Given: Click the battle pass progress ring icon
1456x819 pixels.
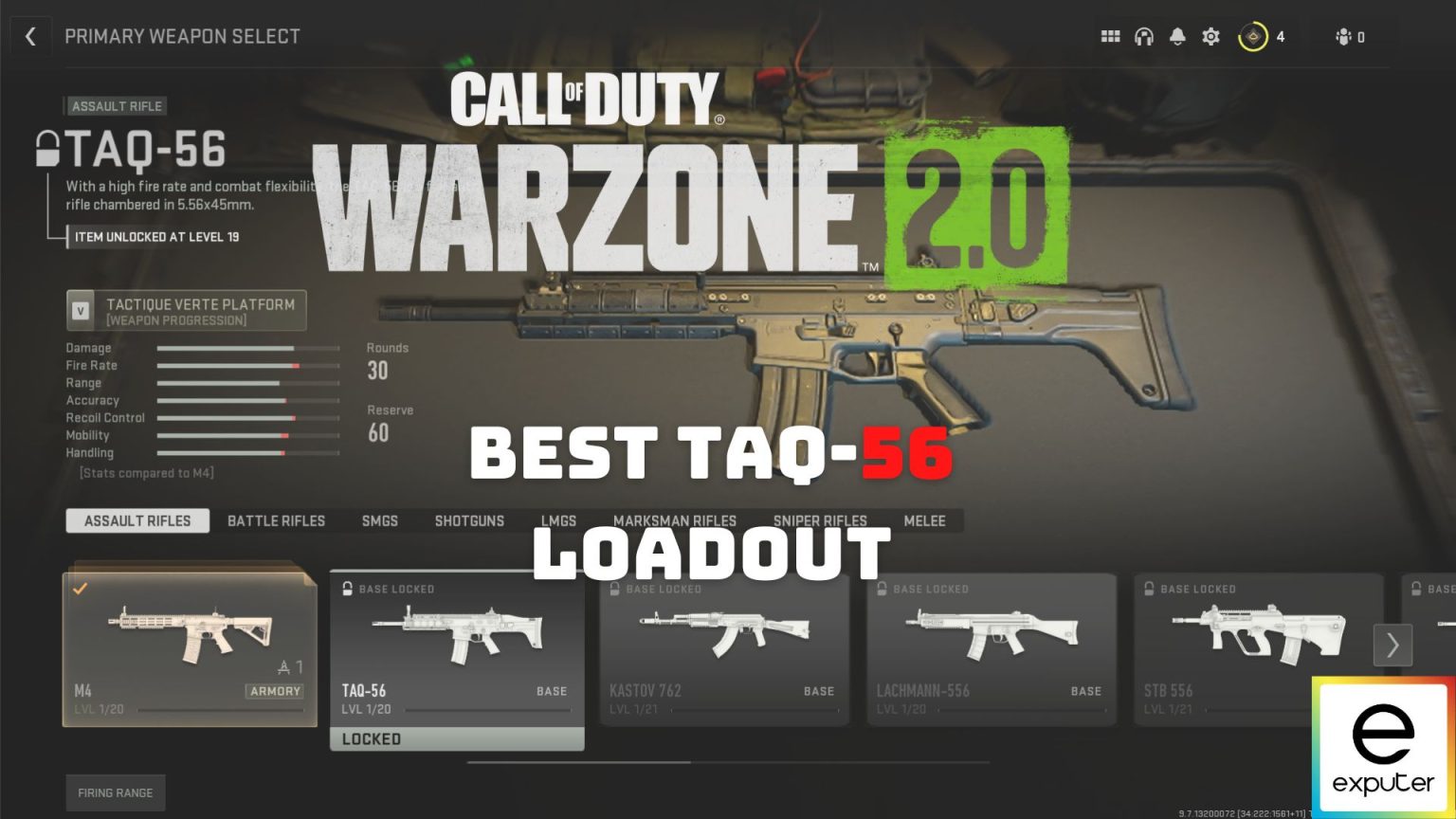Looking at the screenshot, I should click(x=1253, y=36).
